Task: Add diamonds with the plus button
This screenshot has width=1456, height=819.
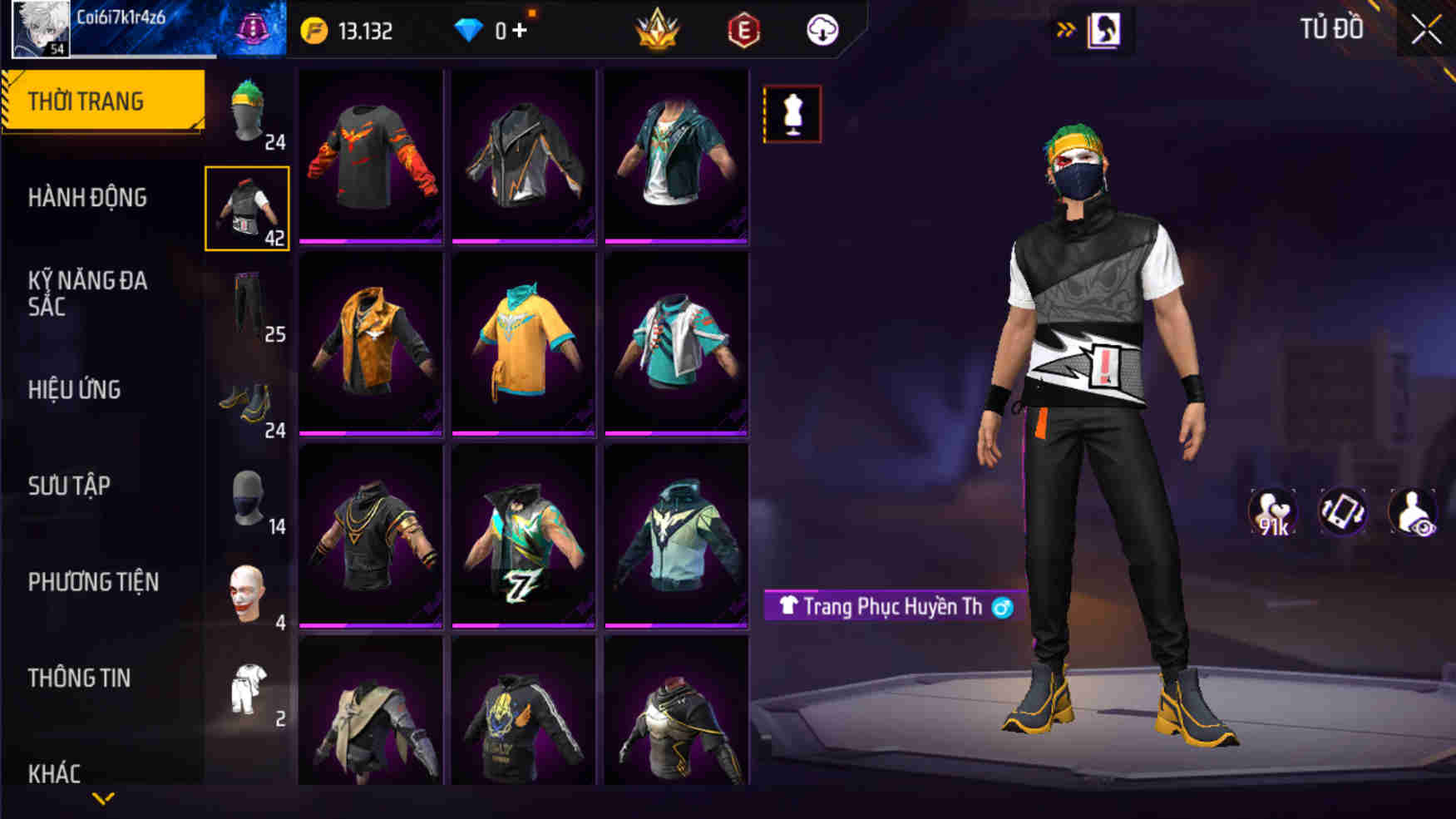Action: coord(520,31)
